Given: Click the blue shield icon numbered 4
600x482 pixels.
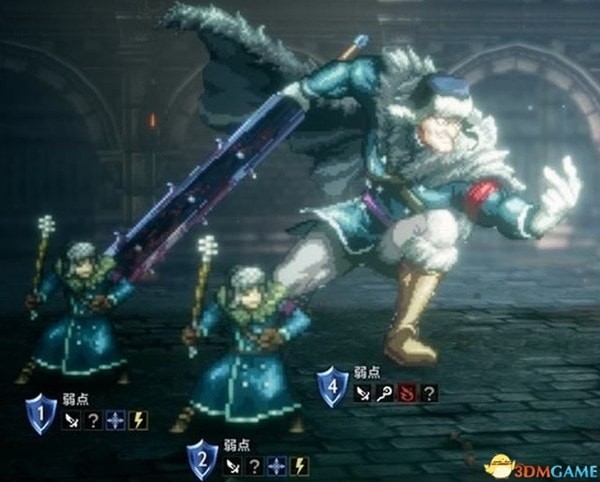Looking at the screenshot, I should (x=332, y=386).
